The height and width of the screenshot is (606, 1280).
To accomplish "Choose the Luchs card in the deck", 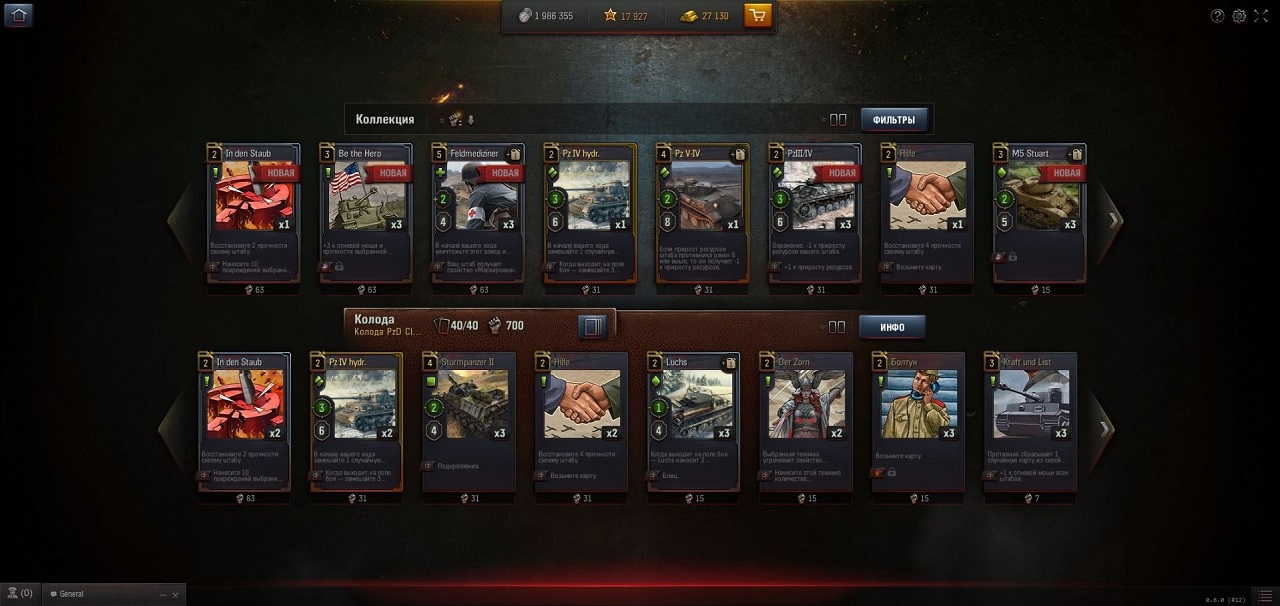I will point(693,420).
